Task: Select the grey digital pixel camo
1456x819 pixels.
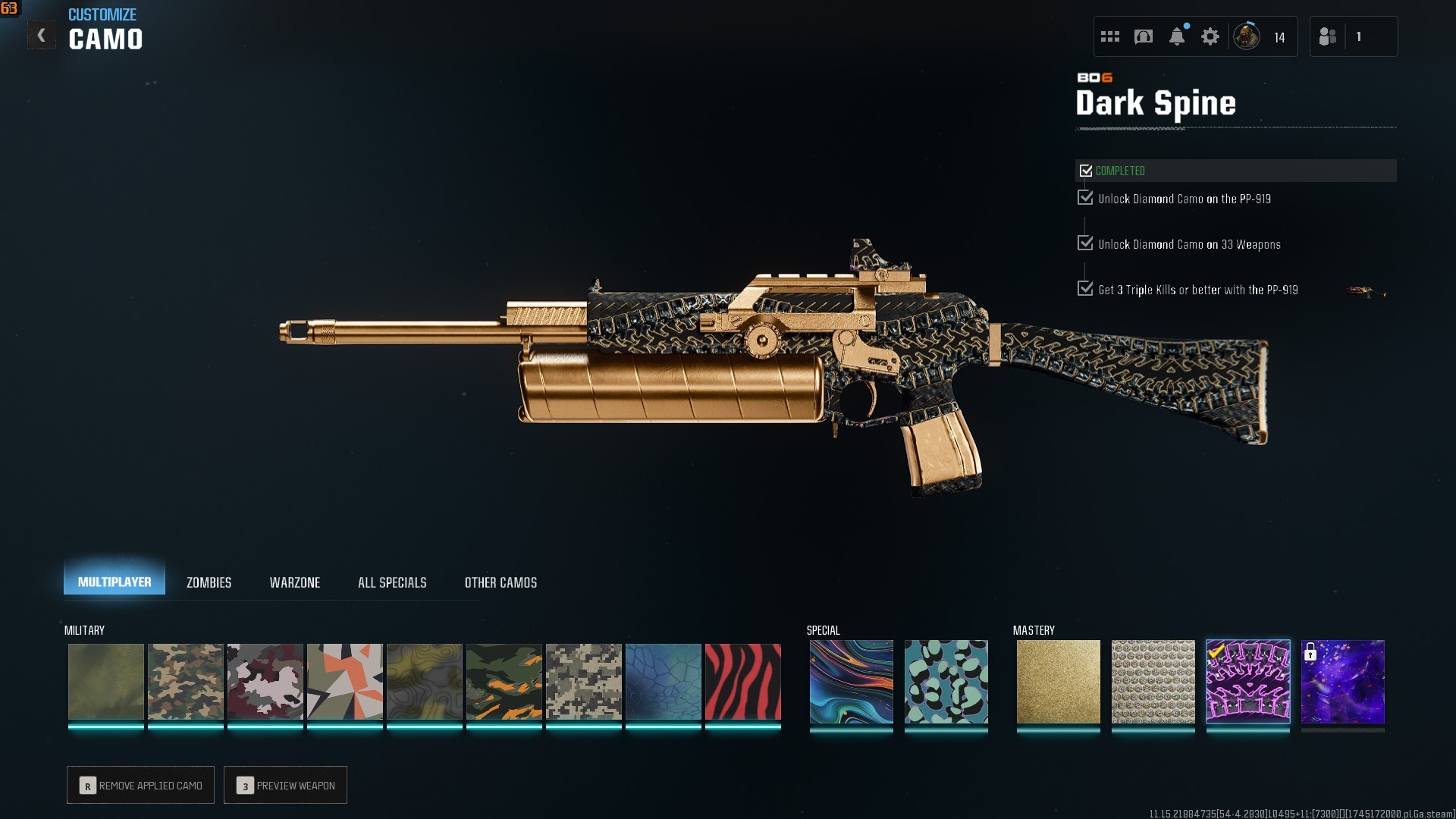Action: coord(583,682)
